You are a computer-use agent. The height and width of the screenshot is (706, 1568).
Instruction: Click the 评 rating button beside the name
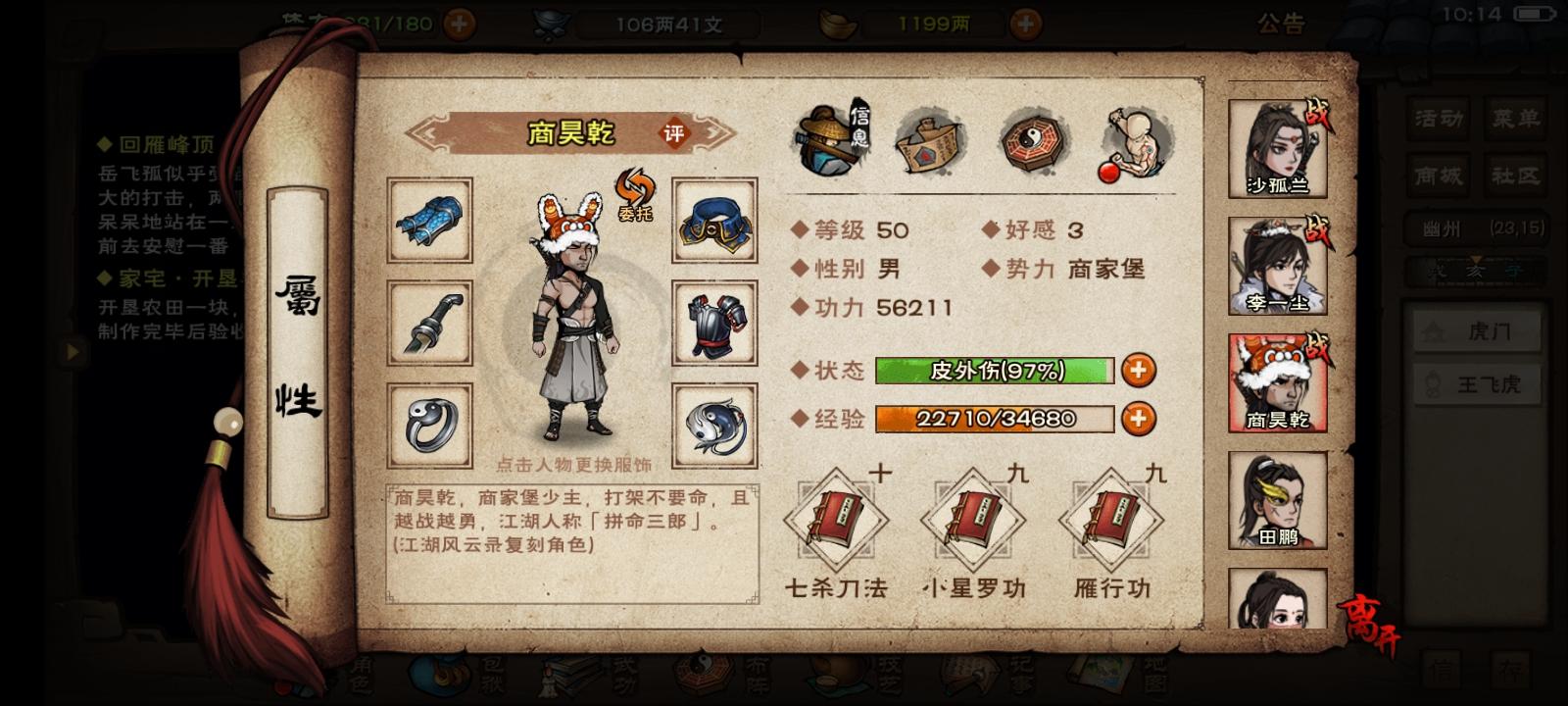click(673, 134)
